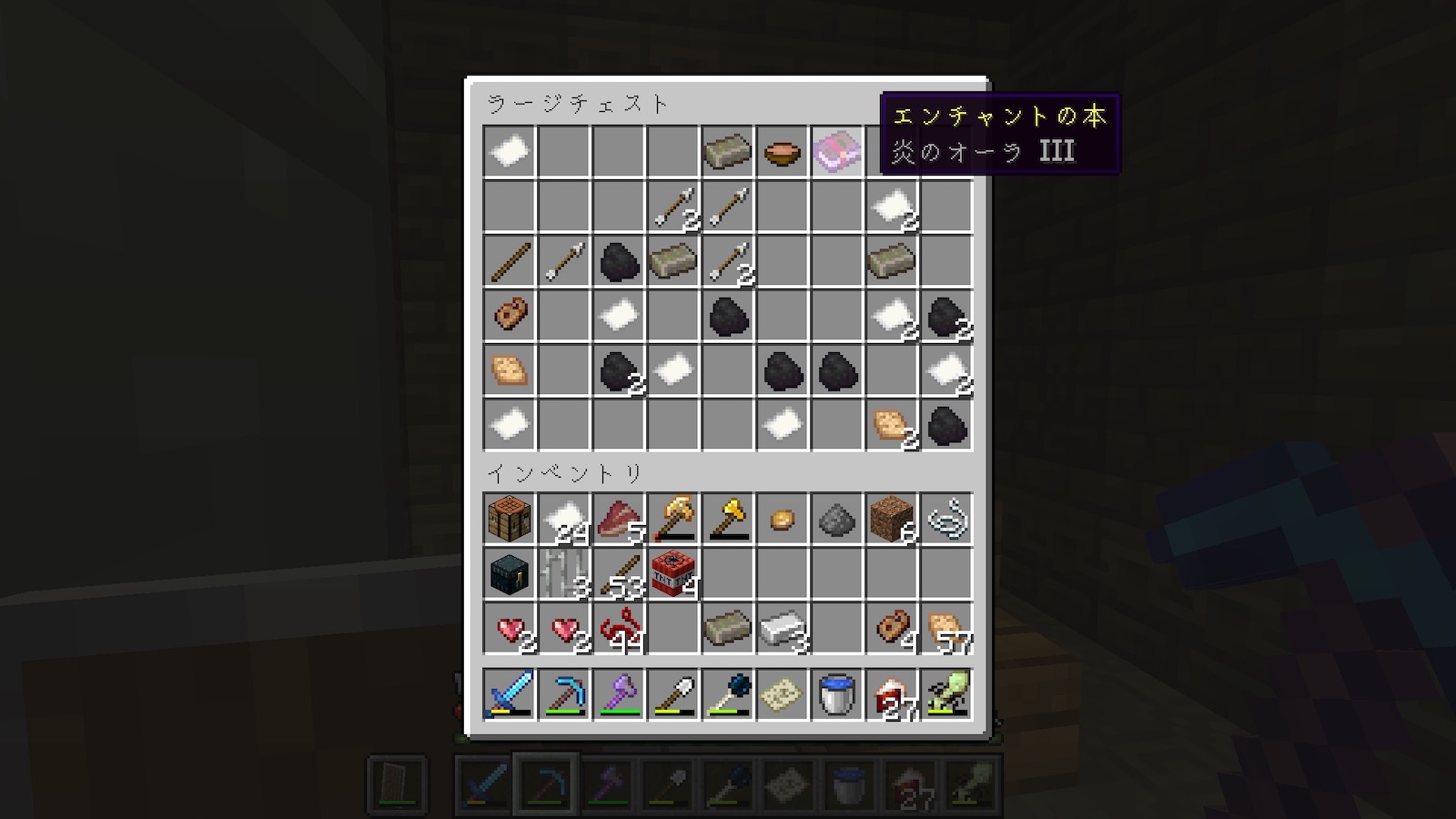The height and width of the screenshot is (819, 1456).
Task: Select the purple axe in the hotbar
Action: (618, 695)
